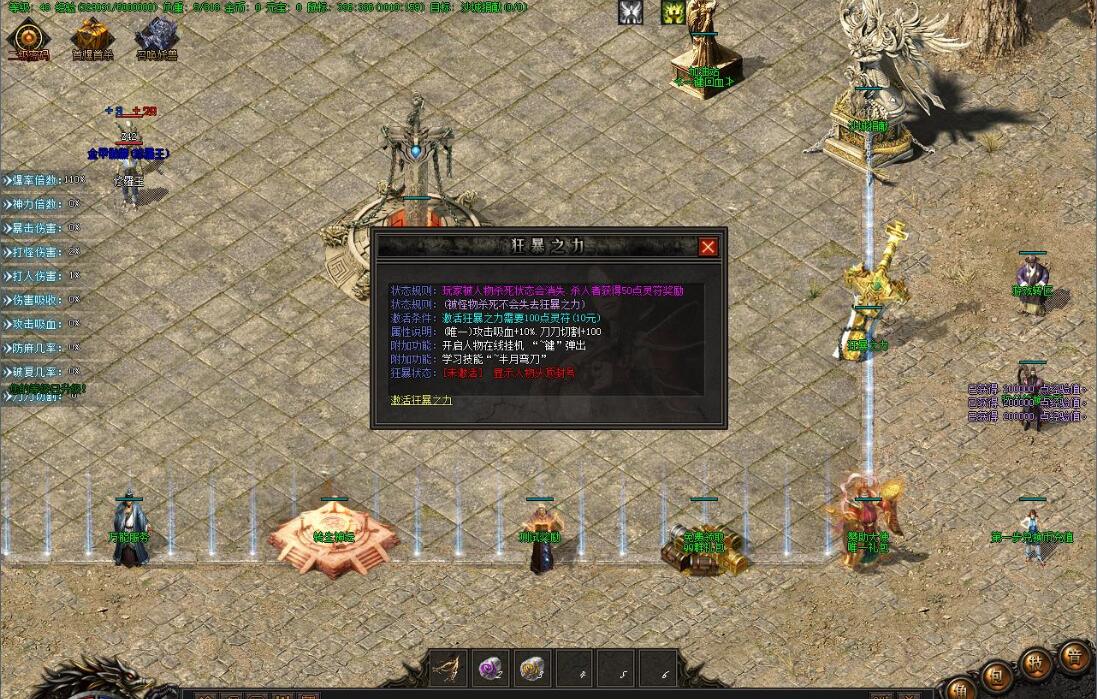
Task: Use the hotbar slot 1 item
Action: pos(448,668)
